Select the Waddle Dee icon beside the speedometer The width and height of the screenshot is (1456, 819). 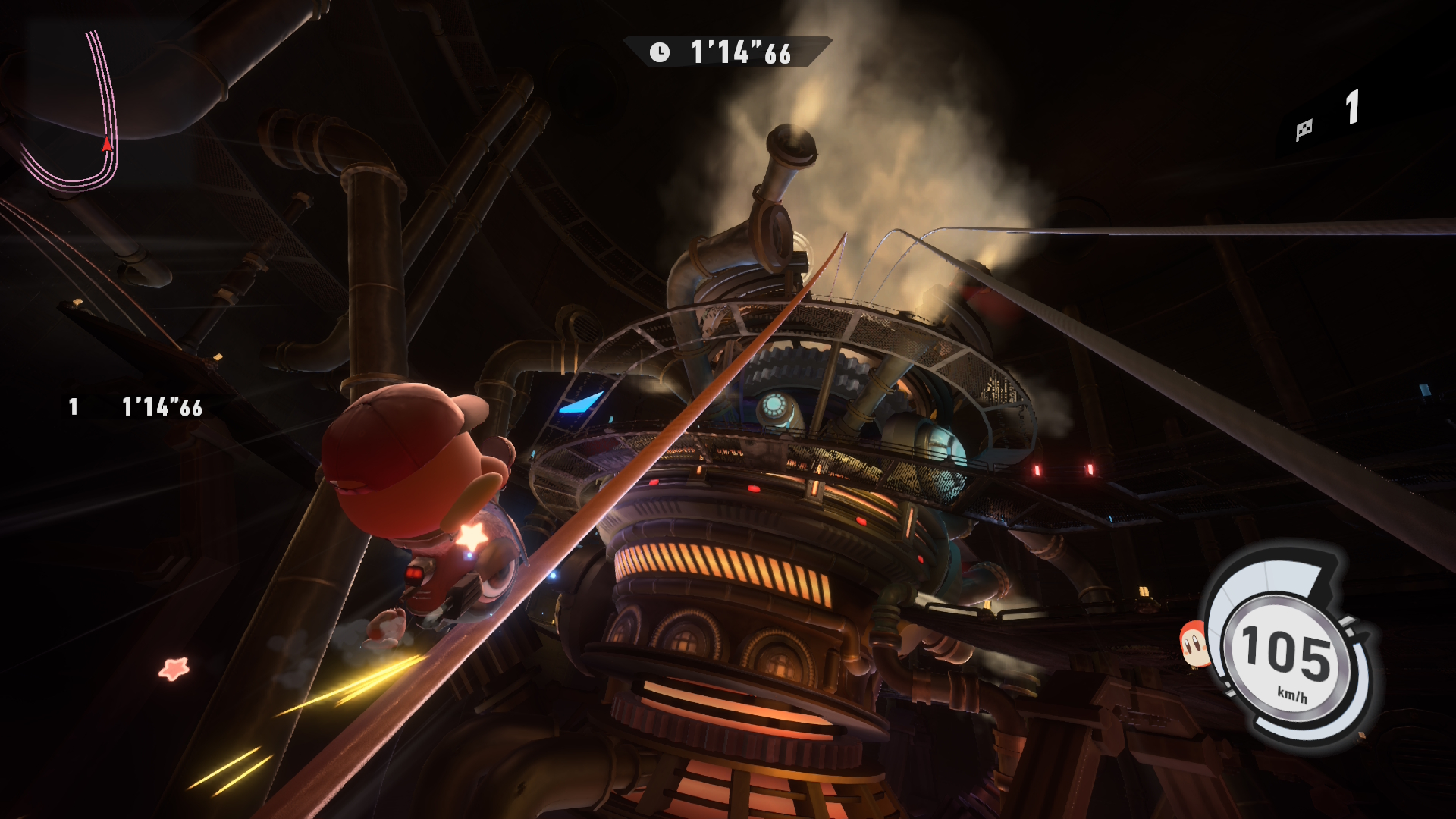[1195, 644]
